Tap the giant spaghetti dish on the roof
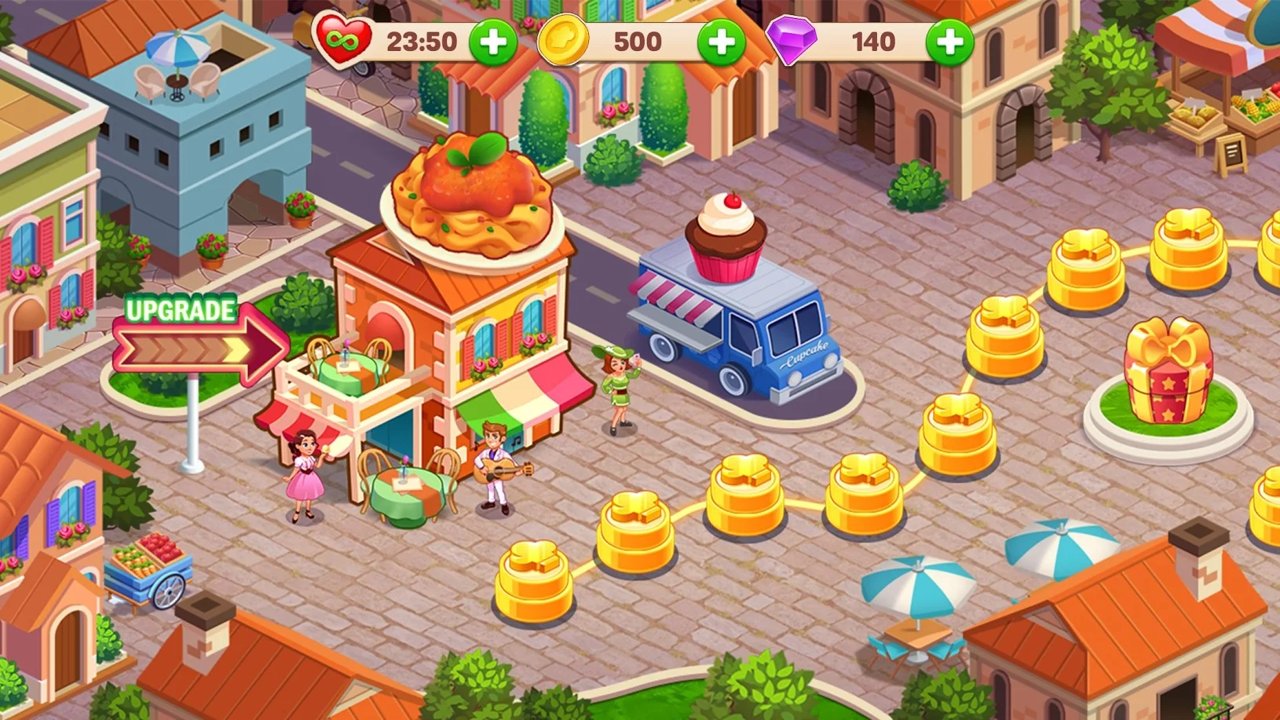Screen dimensions: 1280x720 [470, 200]
